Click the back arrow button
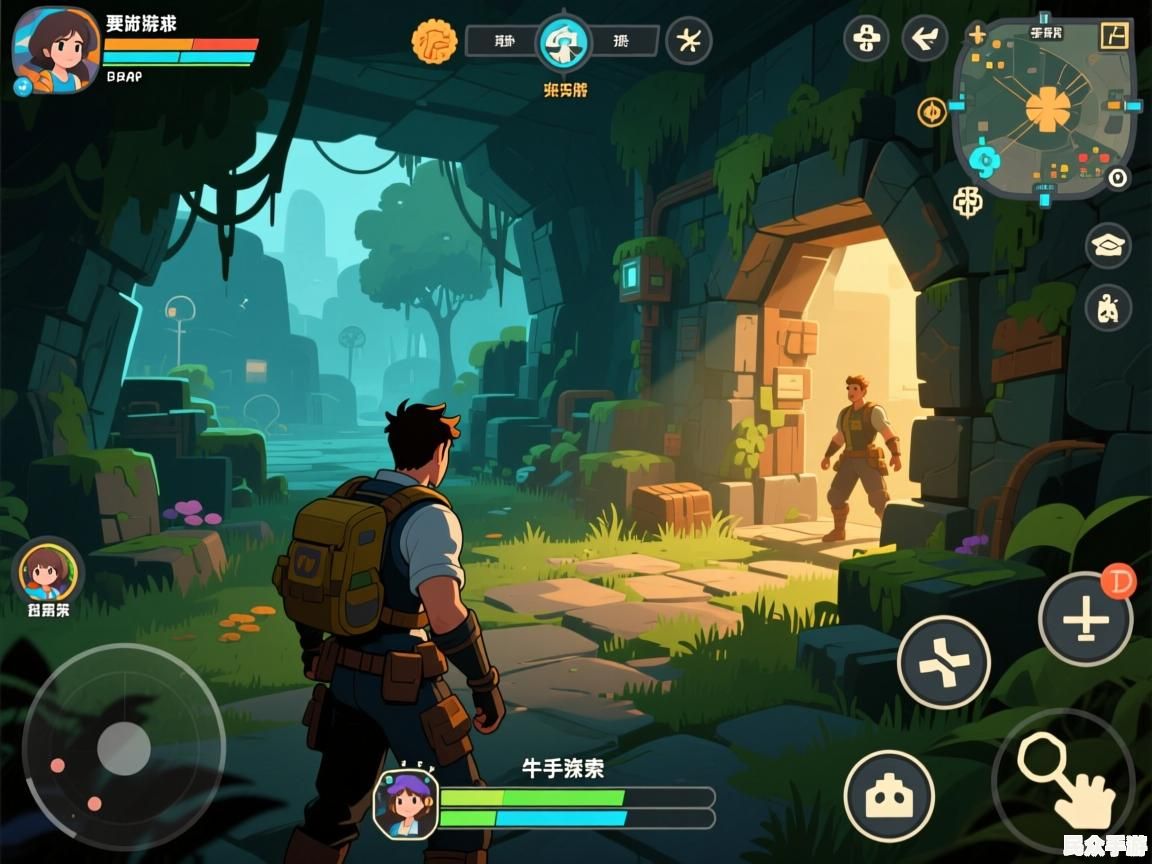This screenshot has height=864, width=1152. 925,39
